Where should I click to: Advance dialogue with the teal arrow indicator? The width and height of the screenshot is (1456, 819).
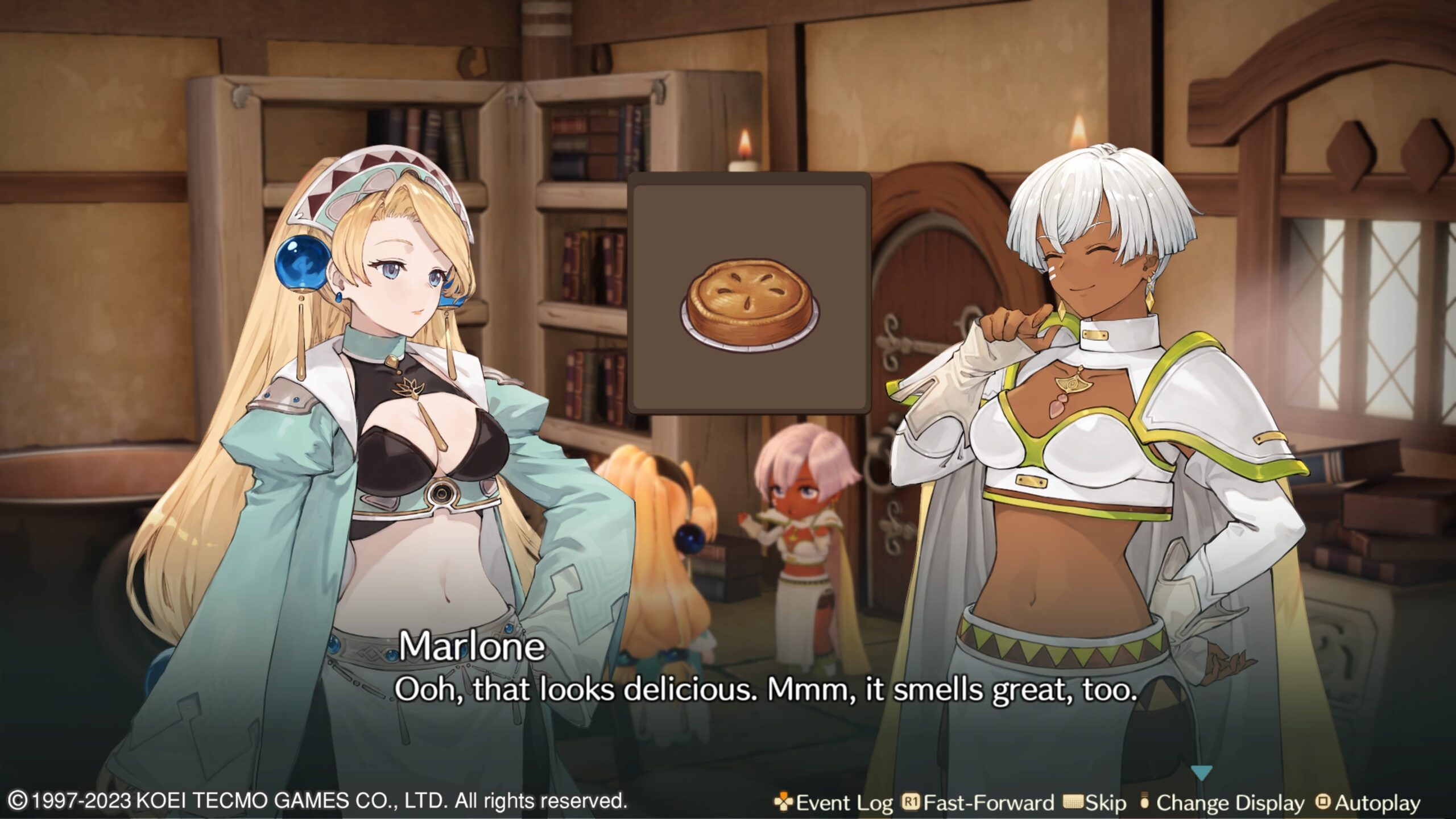pos(1201,773)
